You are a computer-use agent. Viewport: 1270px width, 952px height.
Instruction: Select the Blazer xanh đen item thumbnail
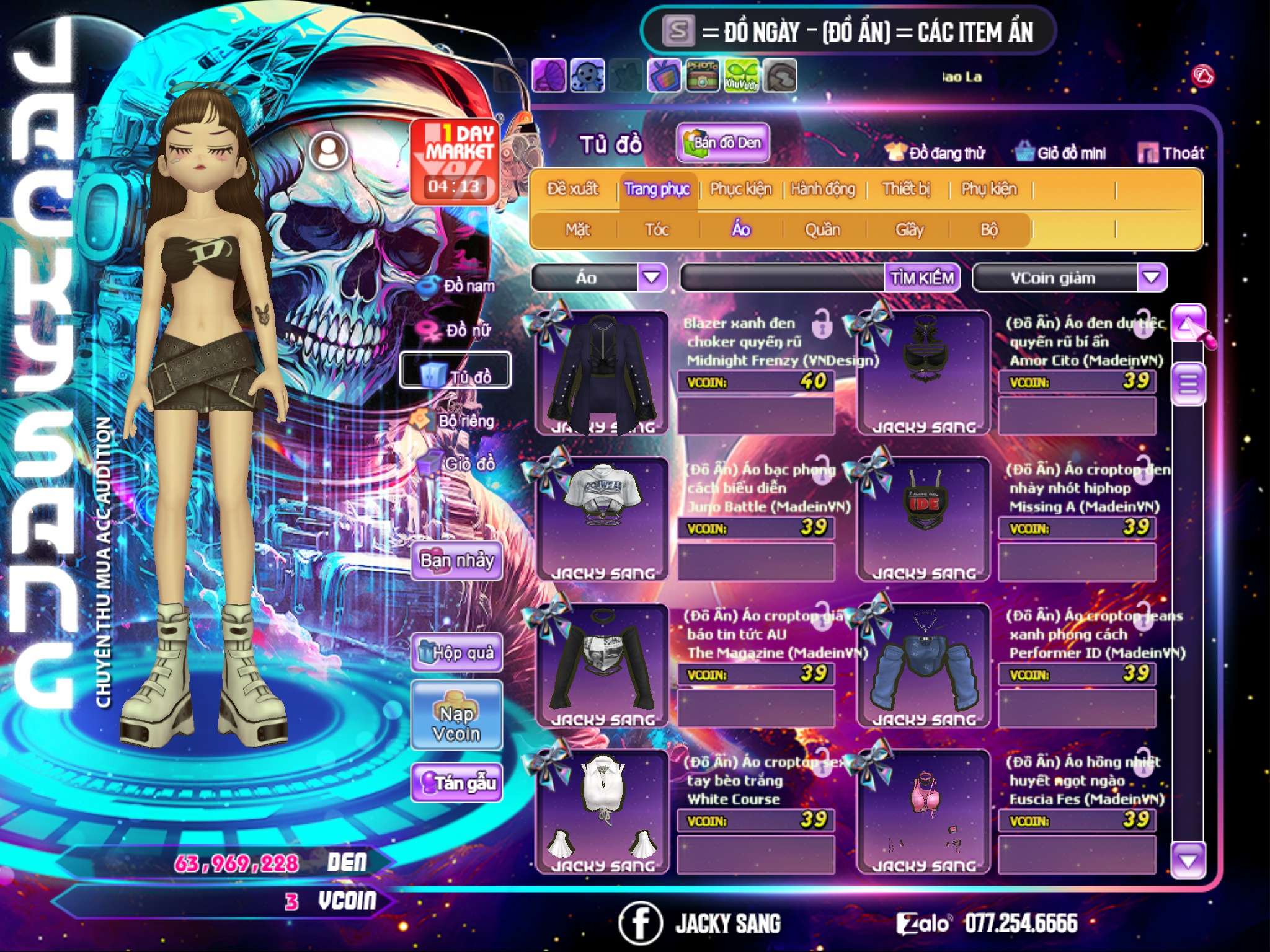pyautogui.click(x=602, y=373)
